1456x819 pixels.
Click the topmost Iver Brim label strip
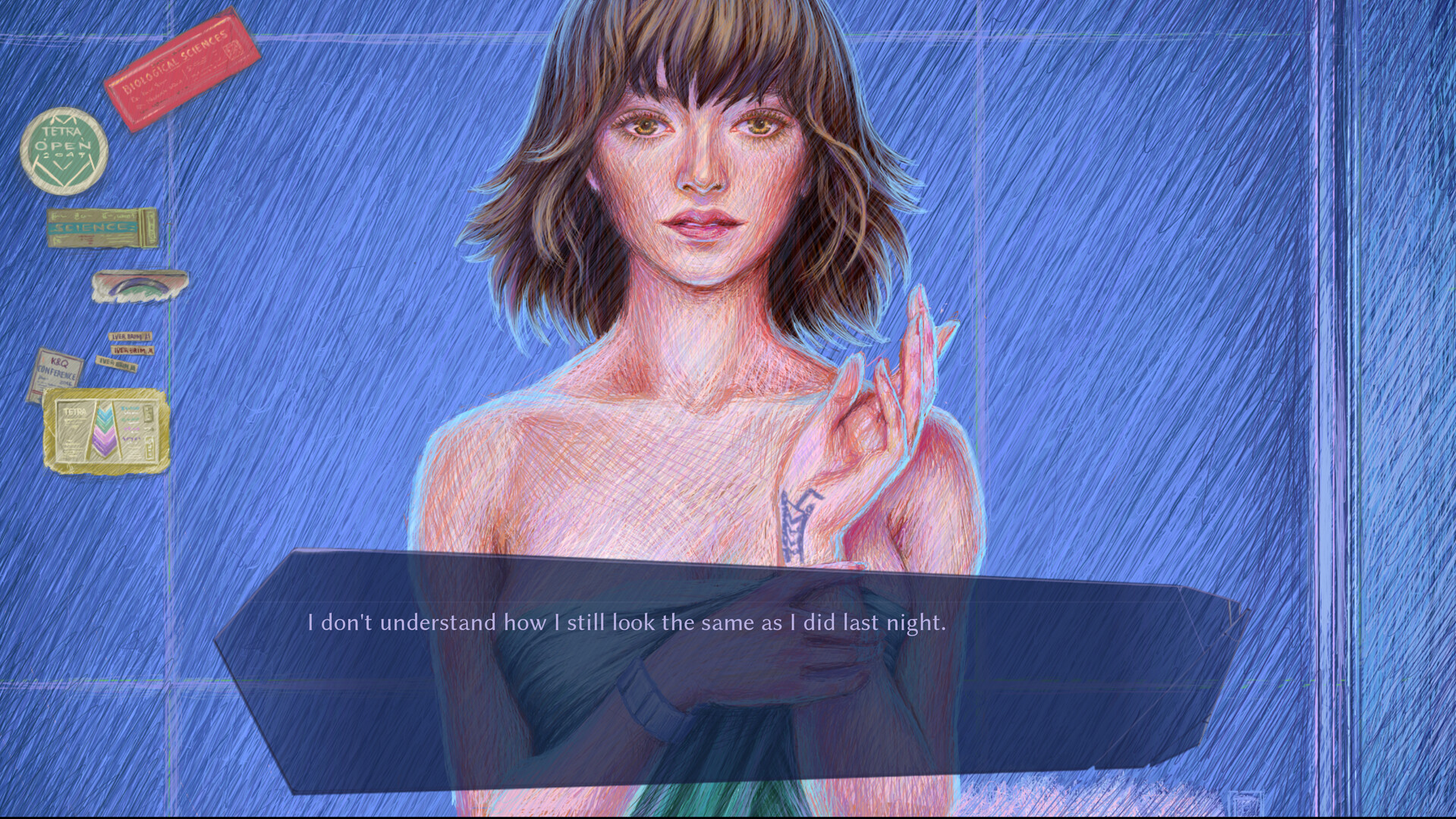point(131,336)
